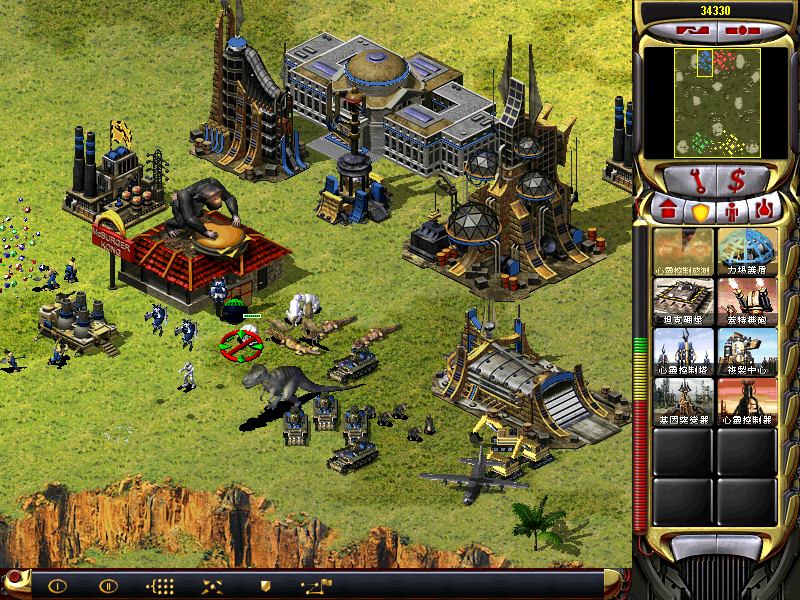Click the type-select dot grid button
This screenshot has height=600, width=800.
pyautogui.click(x=160, y=585)
